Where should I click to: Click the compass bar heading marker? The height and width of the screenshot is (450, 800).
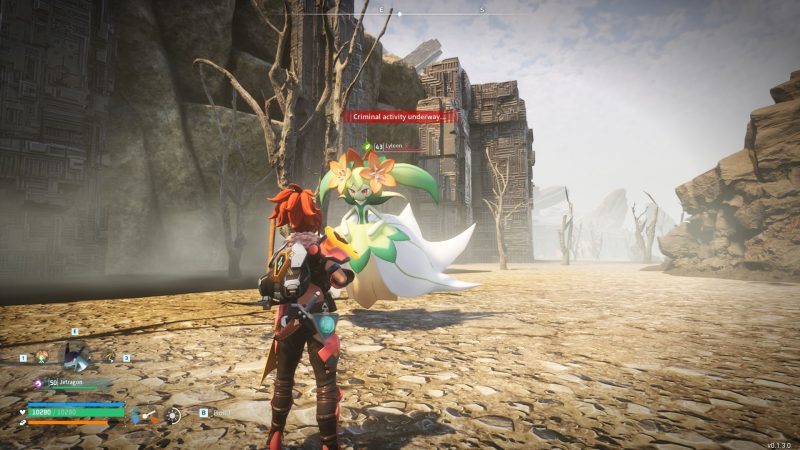400,14
